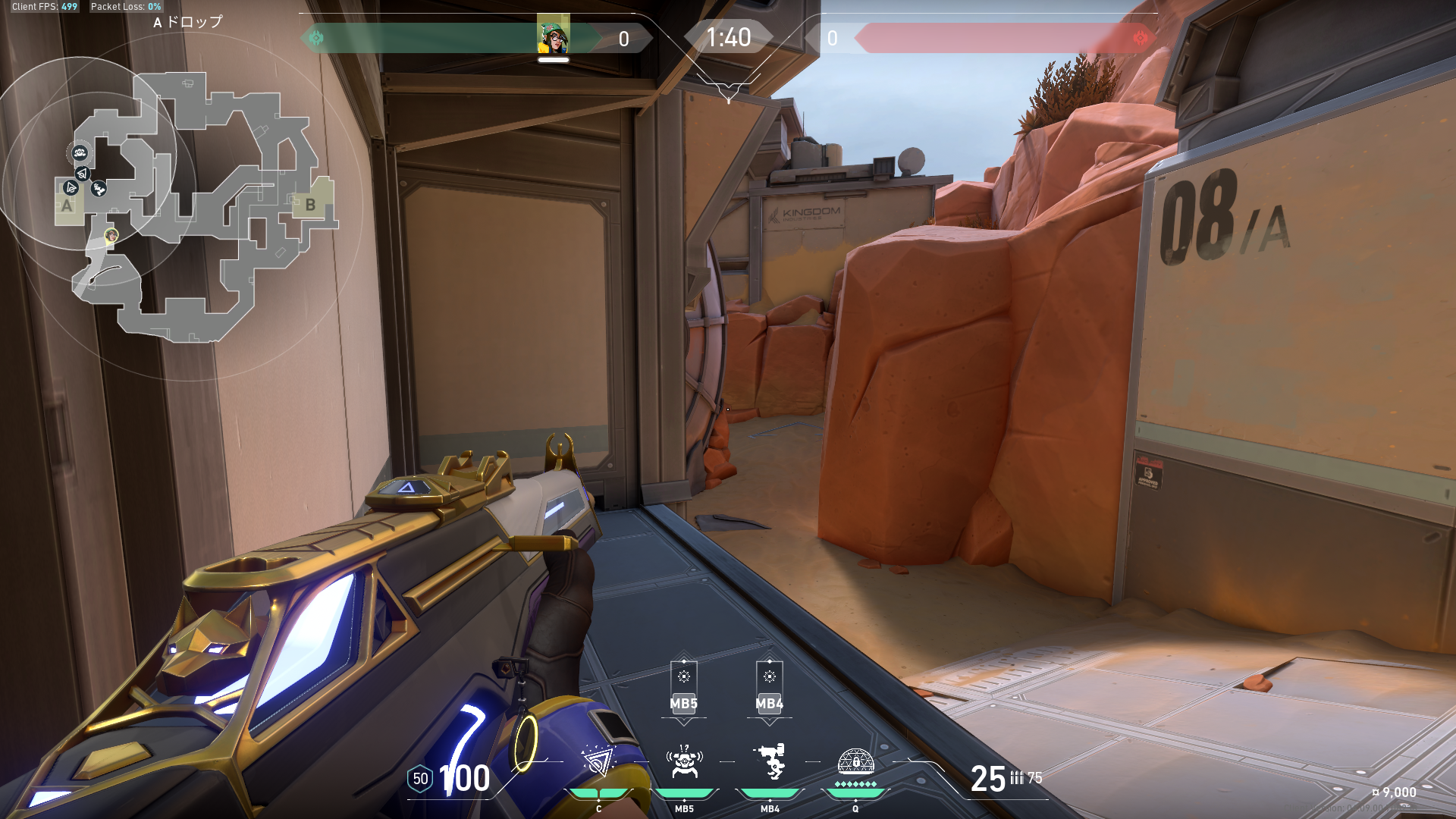Screen dimensions: 1456x819
Task: Activate the Nanoswarm ability icon
Action: [598, 761]
